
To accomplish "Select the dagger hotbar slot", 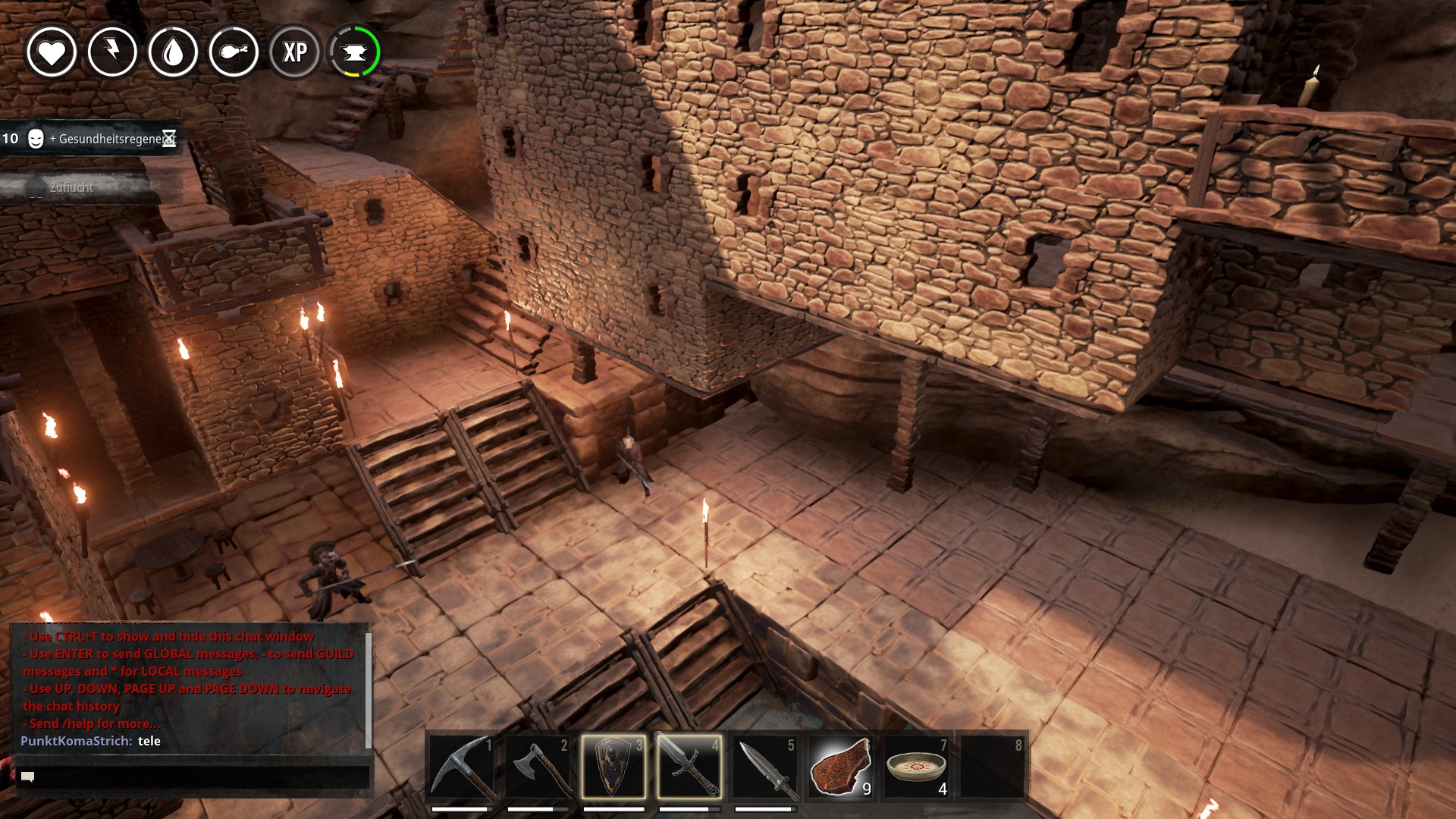I will point(765,767).
